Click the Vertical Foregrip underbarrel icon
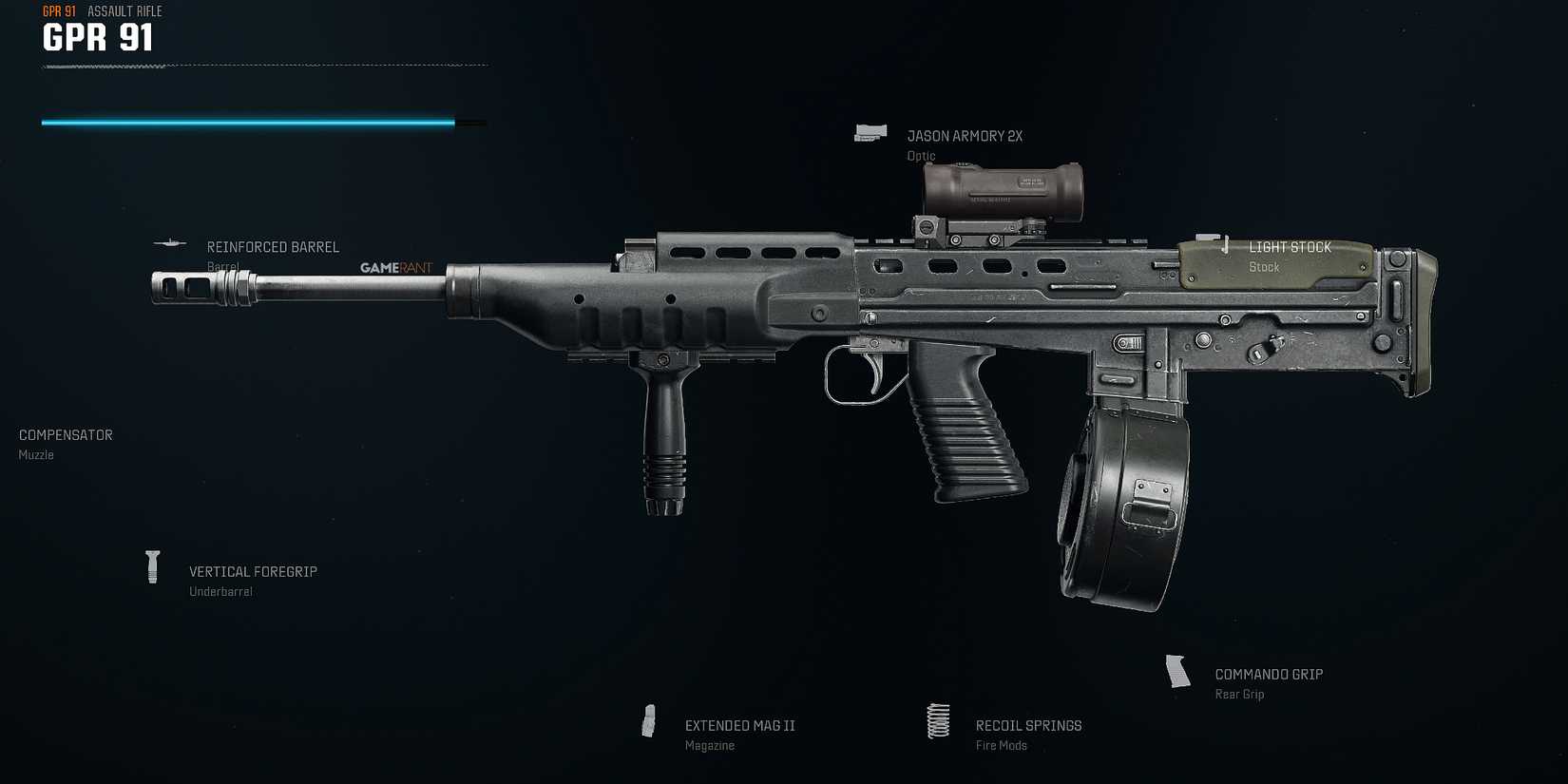Screen dimensions: 1568x784 pos(153,566)
